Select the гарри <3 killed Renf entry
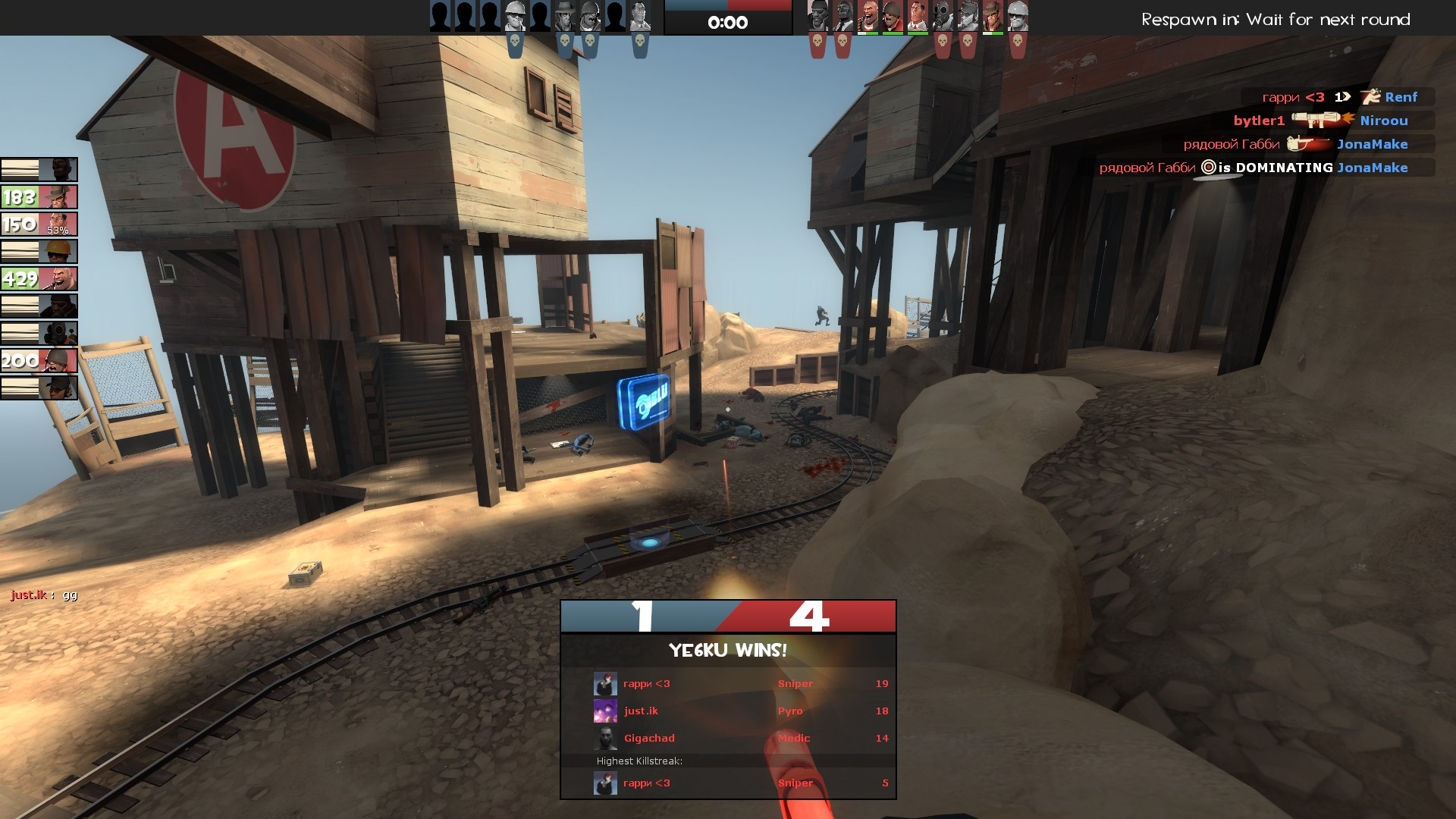Viewport: 1456px width, 819px height. click(x=1338, y=97)
